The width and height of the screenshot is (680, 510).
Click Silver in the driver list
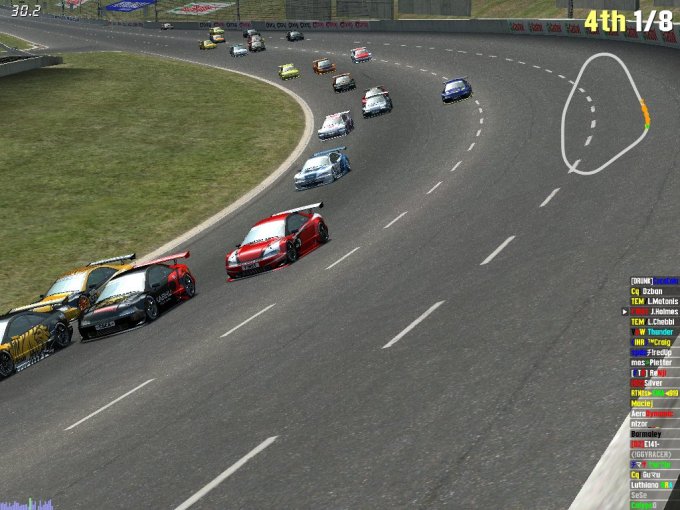654,383
